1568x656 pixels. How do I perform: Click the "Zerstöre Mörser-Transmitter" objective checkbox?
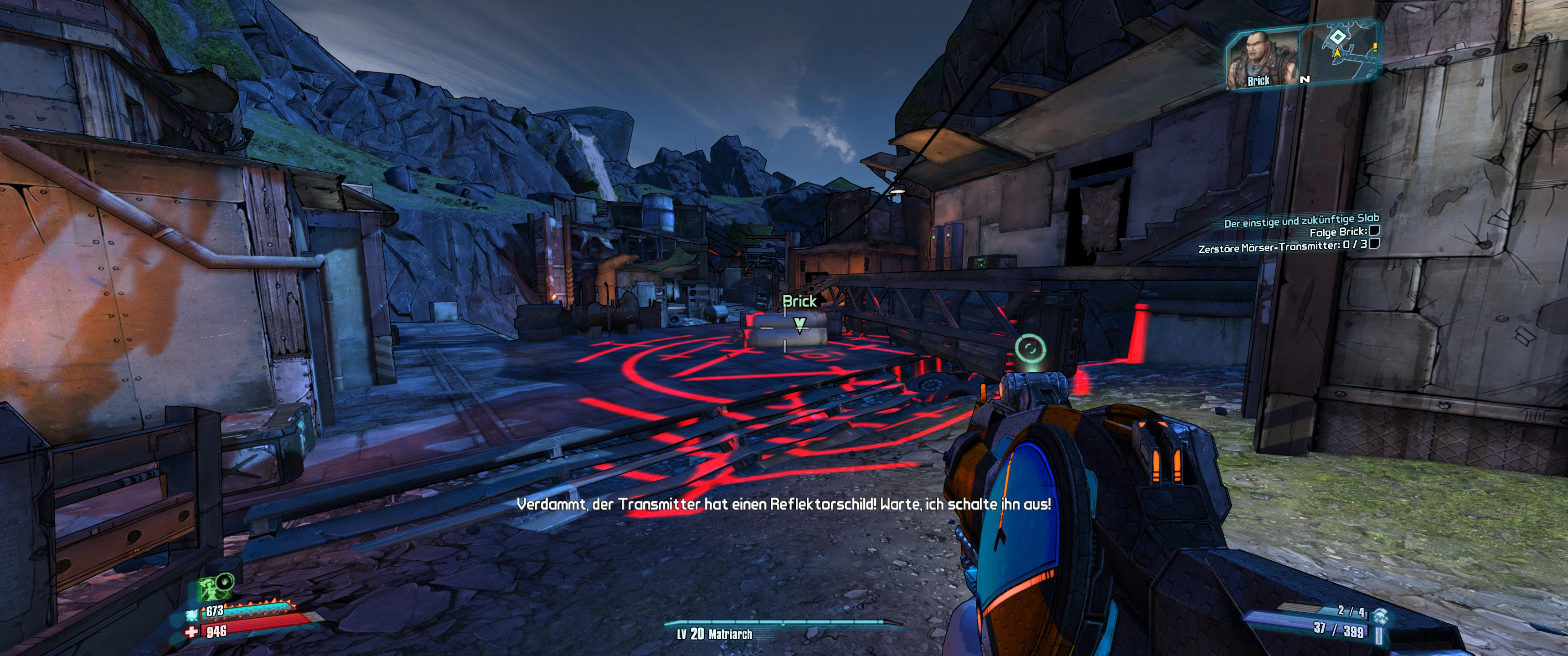[x=1373, y=244]
